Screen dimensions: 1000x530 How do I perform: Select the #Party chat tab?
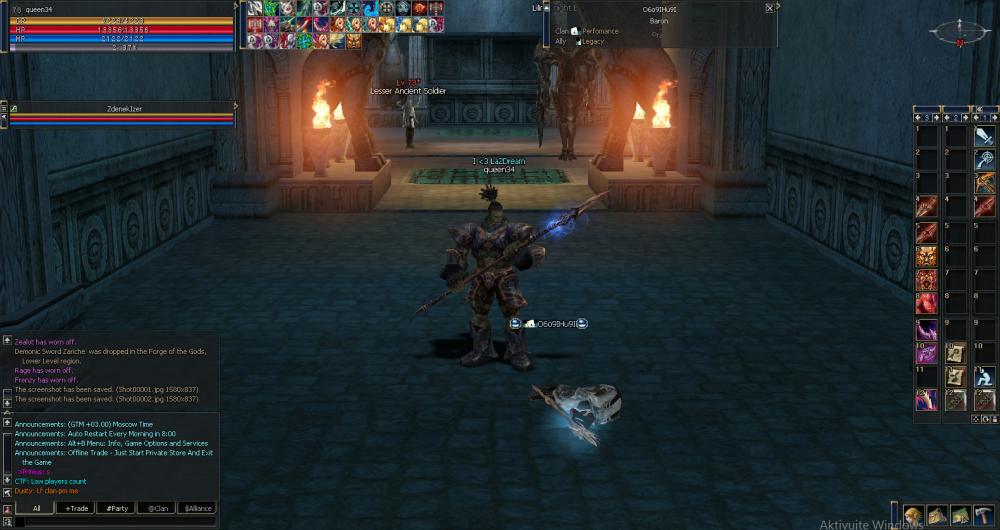click(x=117, y=508)
